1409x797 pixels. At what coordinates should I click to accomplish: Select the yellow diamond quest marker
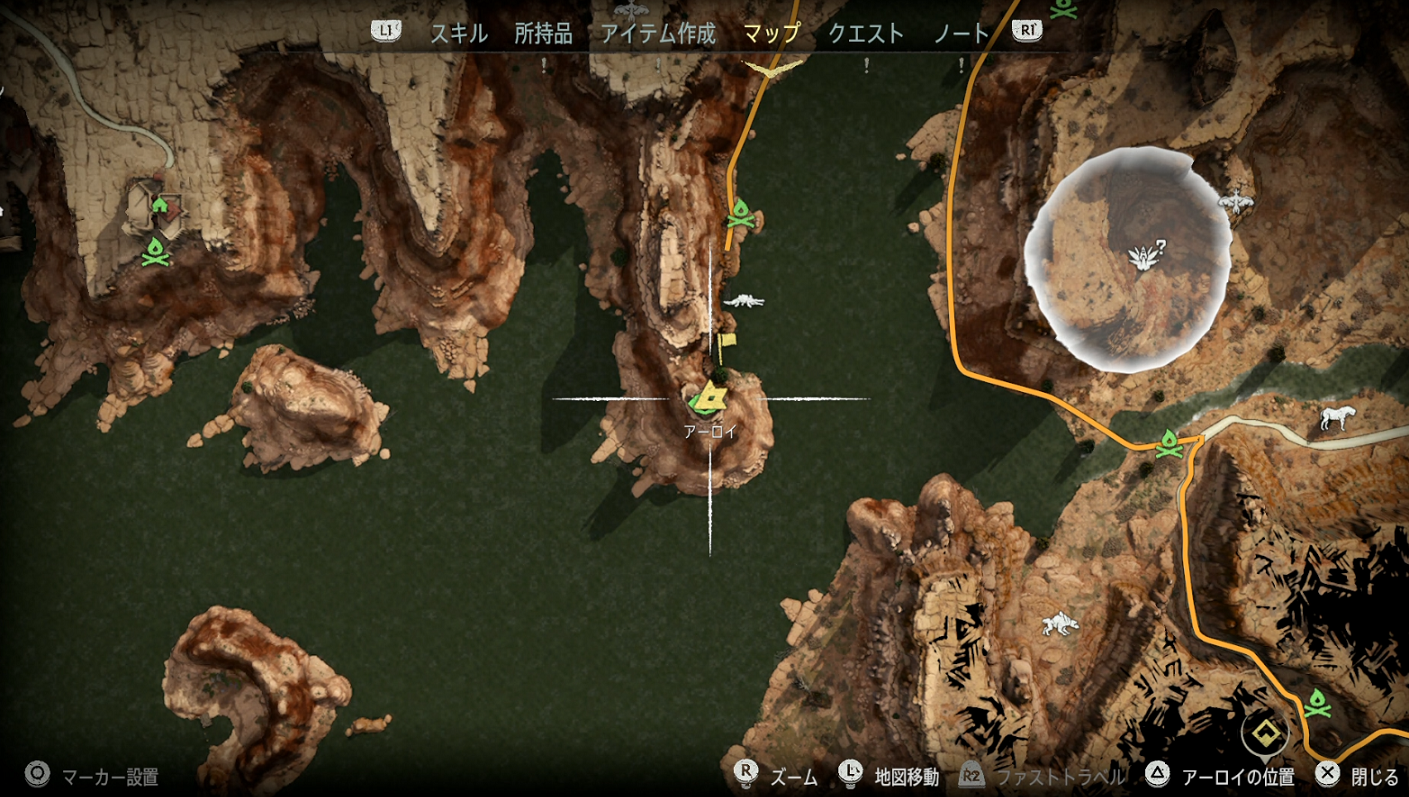point(1265,734)
